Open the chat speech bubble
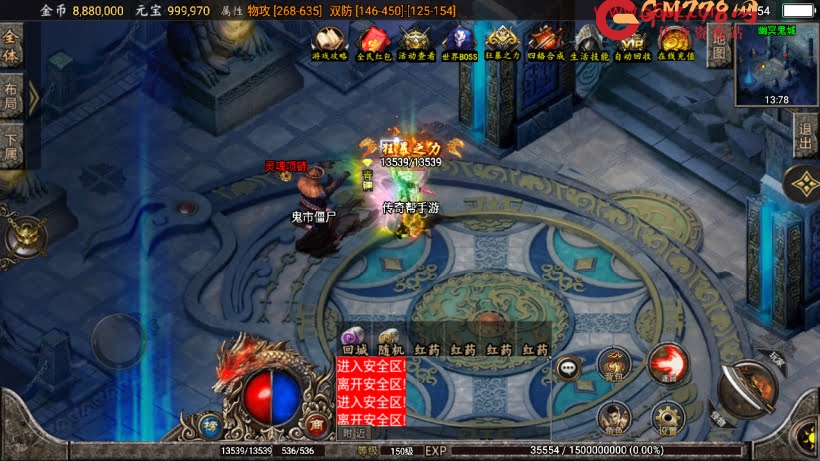Image resolution: width=820 pixels, height=461 pixels. (569, 367)
